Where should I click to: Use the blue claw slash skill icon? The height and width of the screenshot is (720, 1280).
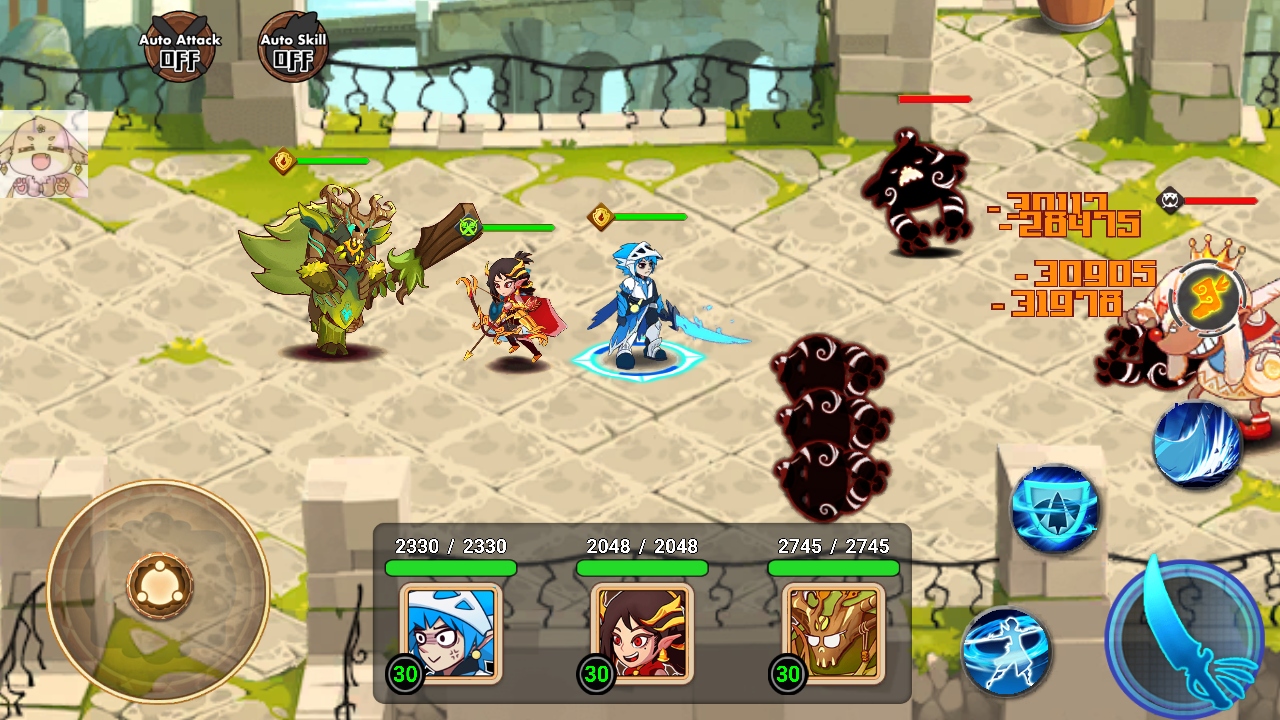[1199, 443]
